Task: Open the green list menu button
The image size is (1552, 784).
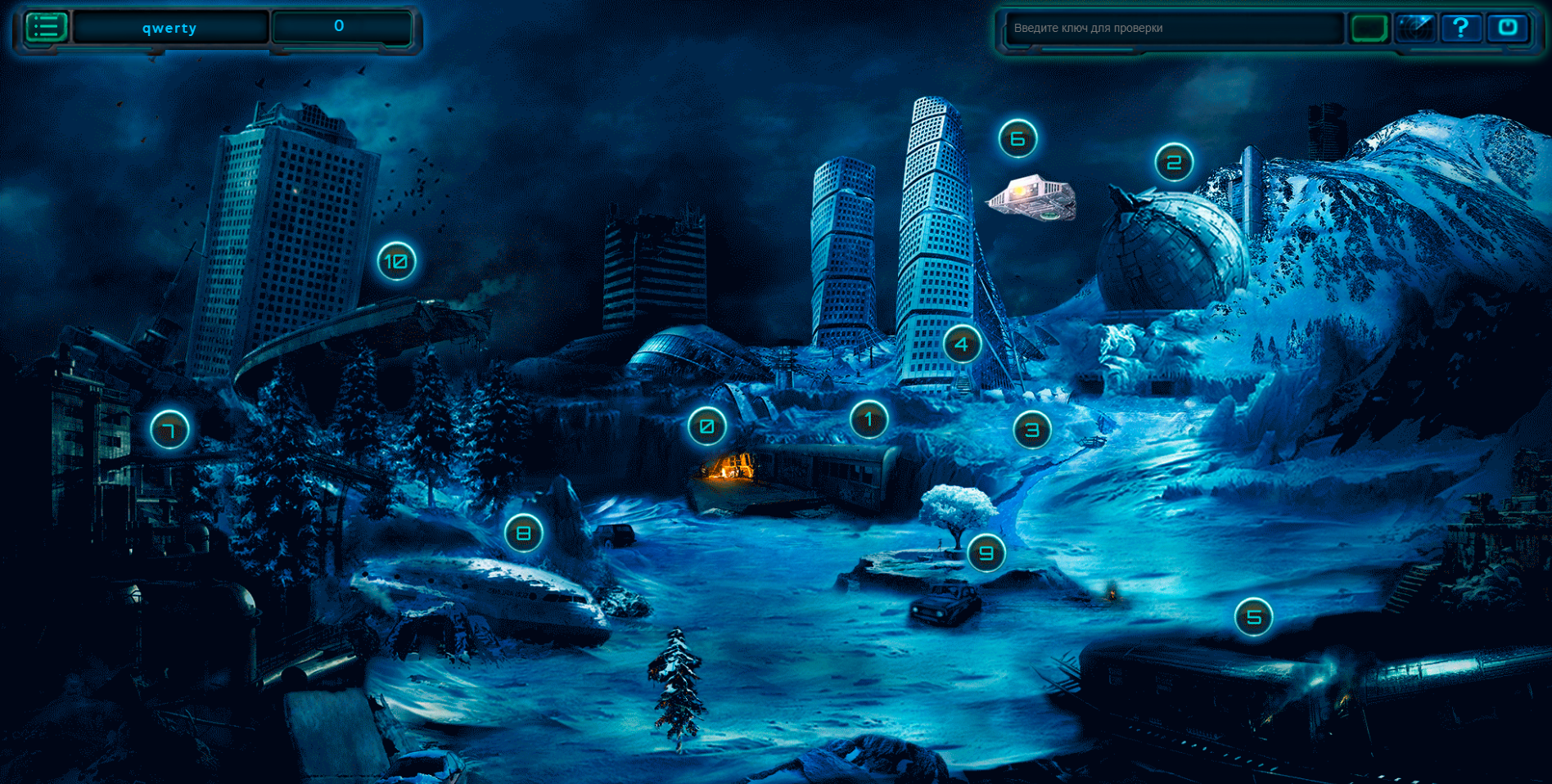Action: [x=46, y=27]
